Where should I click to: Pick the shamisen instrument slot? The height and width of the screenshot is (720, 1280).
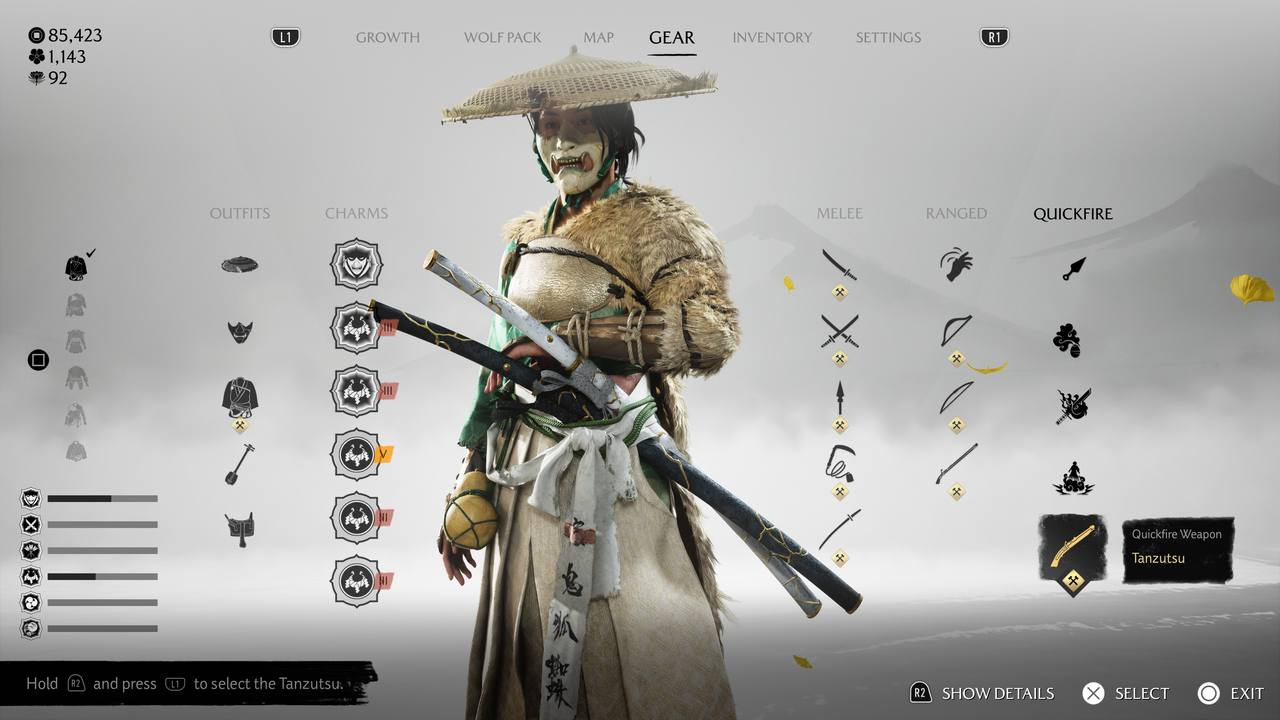tap(240, 464)
